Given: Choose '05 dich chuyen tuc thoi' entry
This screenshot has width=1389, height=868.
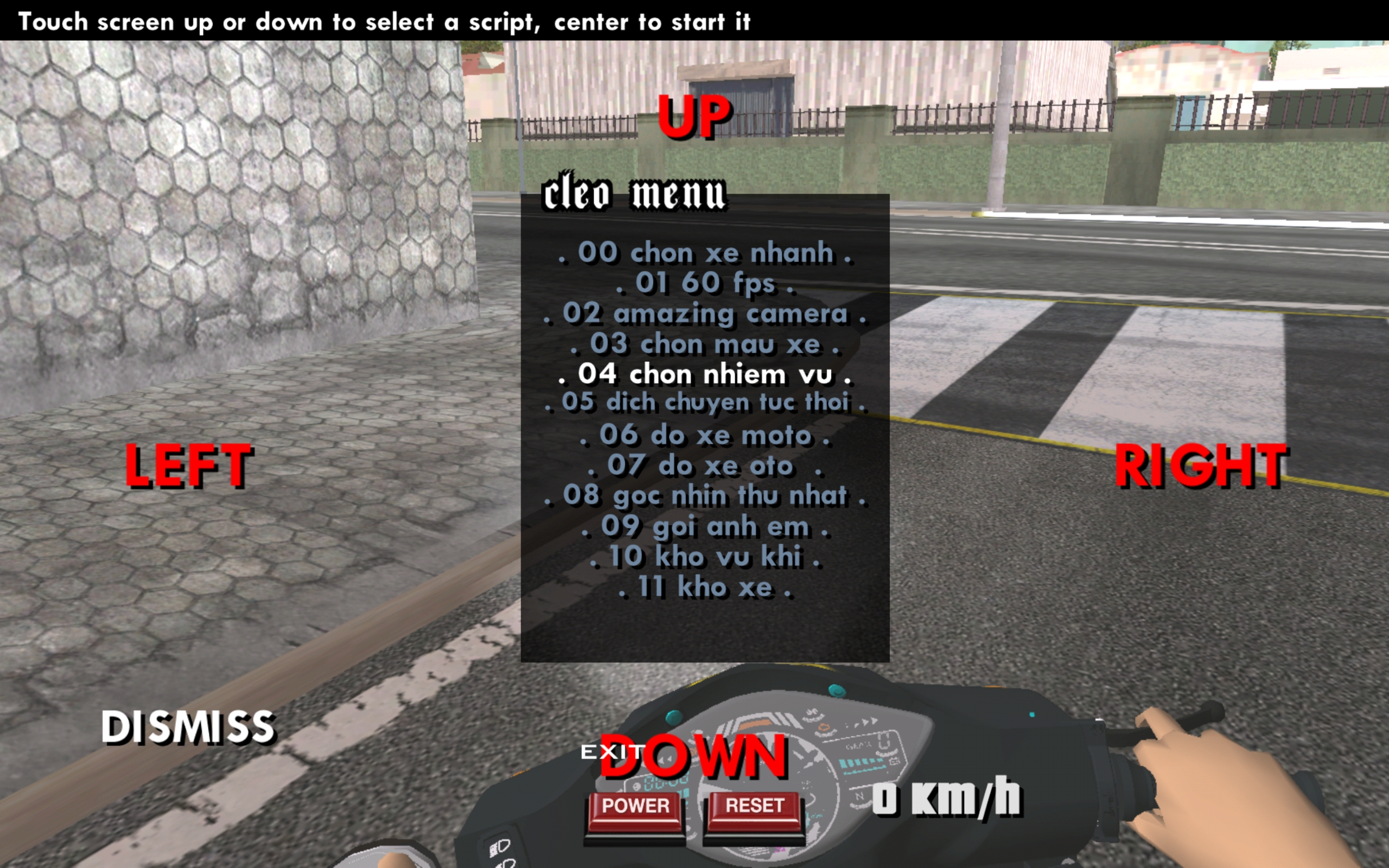Looking at the screenshot, I should 705,403.
